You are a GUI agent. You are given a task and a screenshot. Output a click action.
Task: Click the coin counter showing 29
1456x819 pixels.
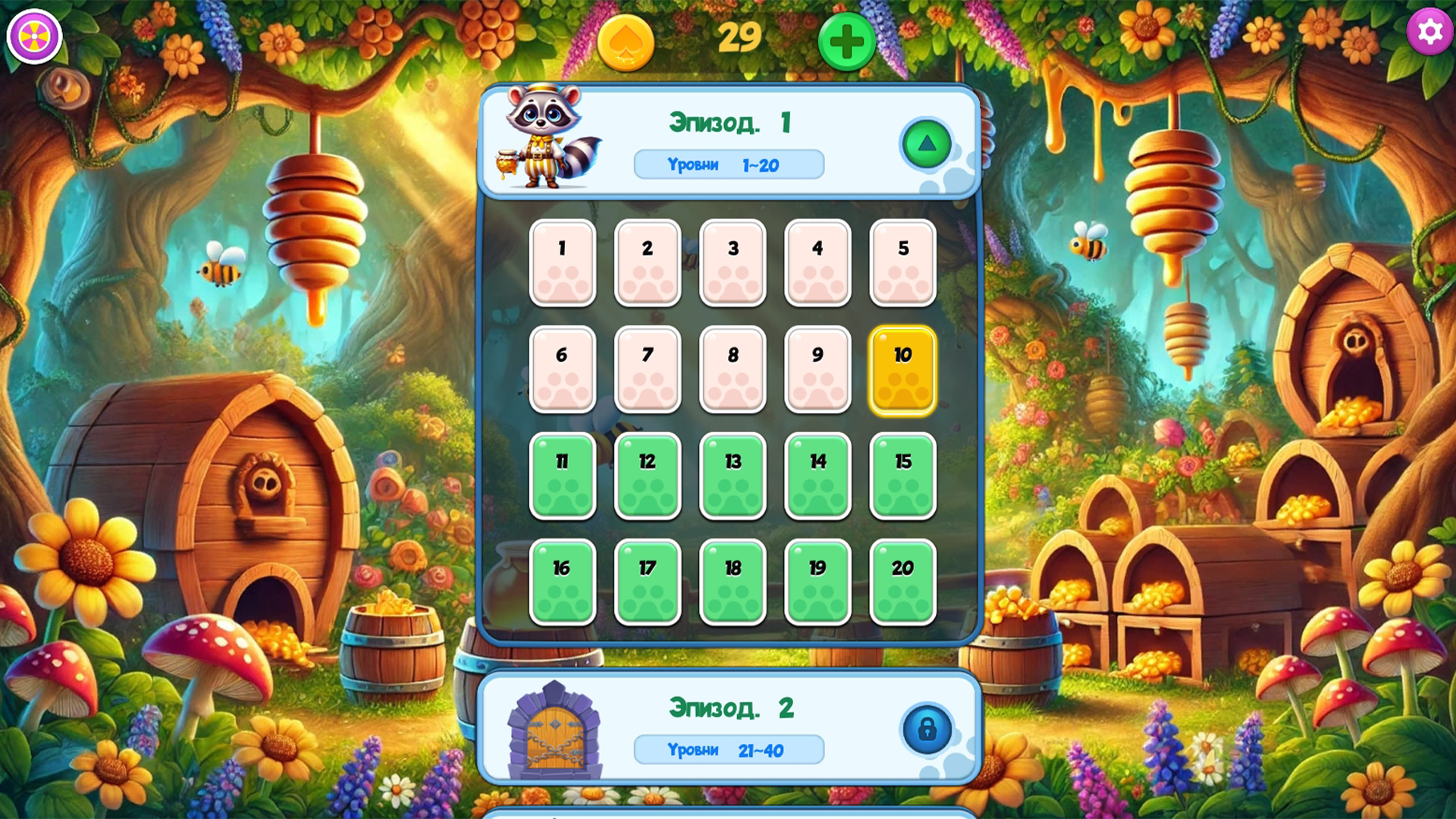(x=739, y=36)
